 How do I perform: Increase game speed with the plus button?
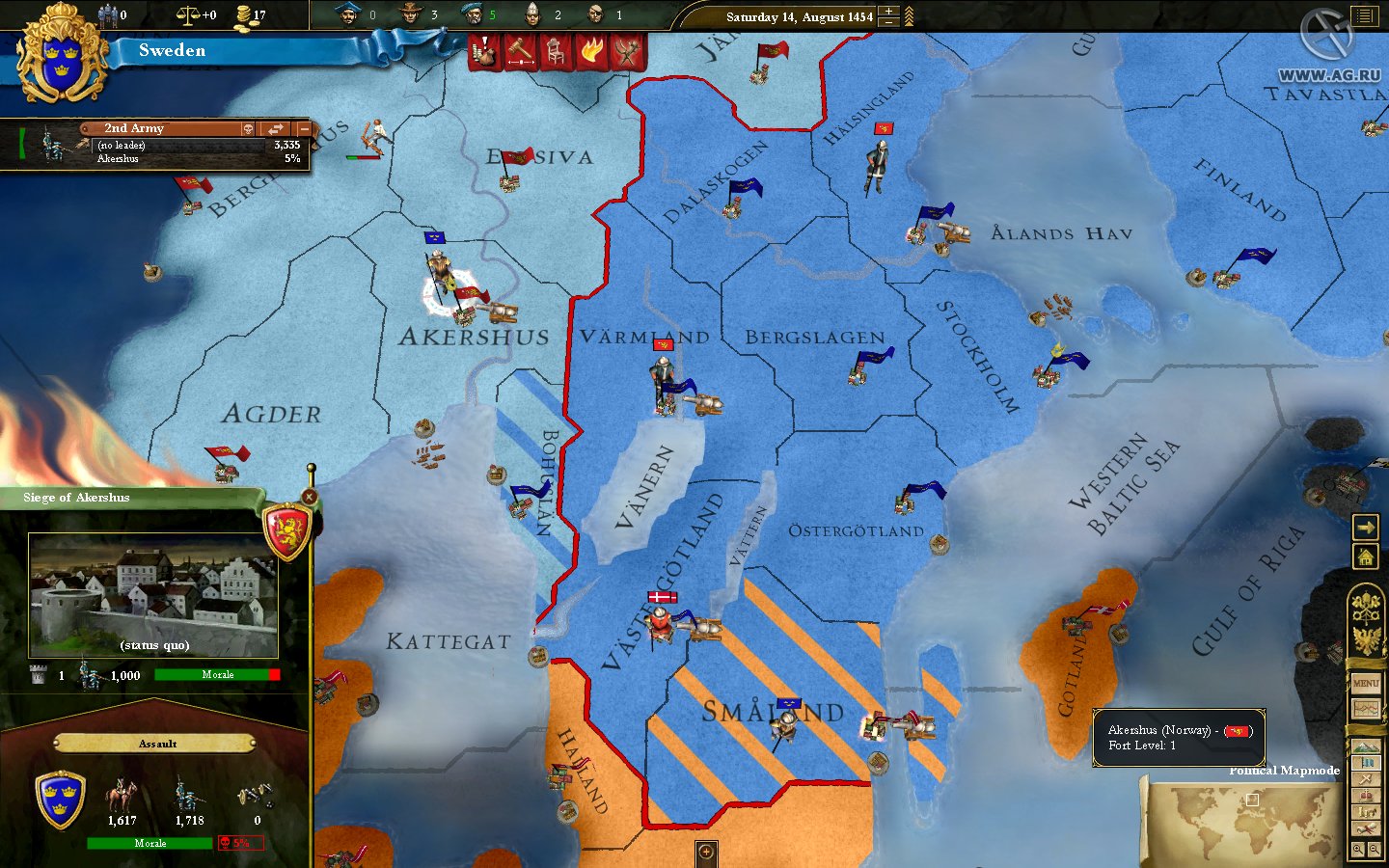tap(888, 11)
